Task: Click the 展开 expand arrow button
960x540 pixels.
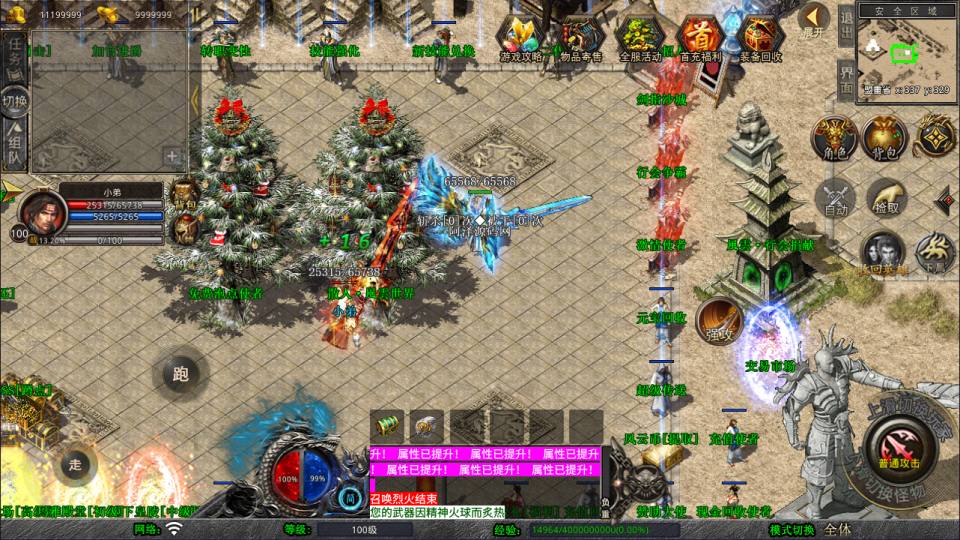Action: point(814,19)
